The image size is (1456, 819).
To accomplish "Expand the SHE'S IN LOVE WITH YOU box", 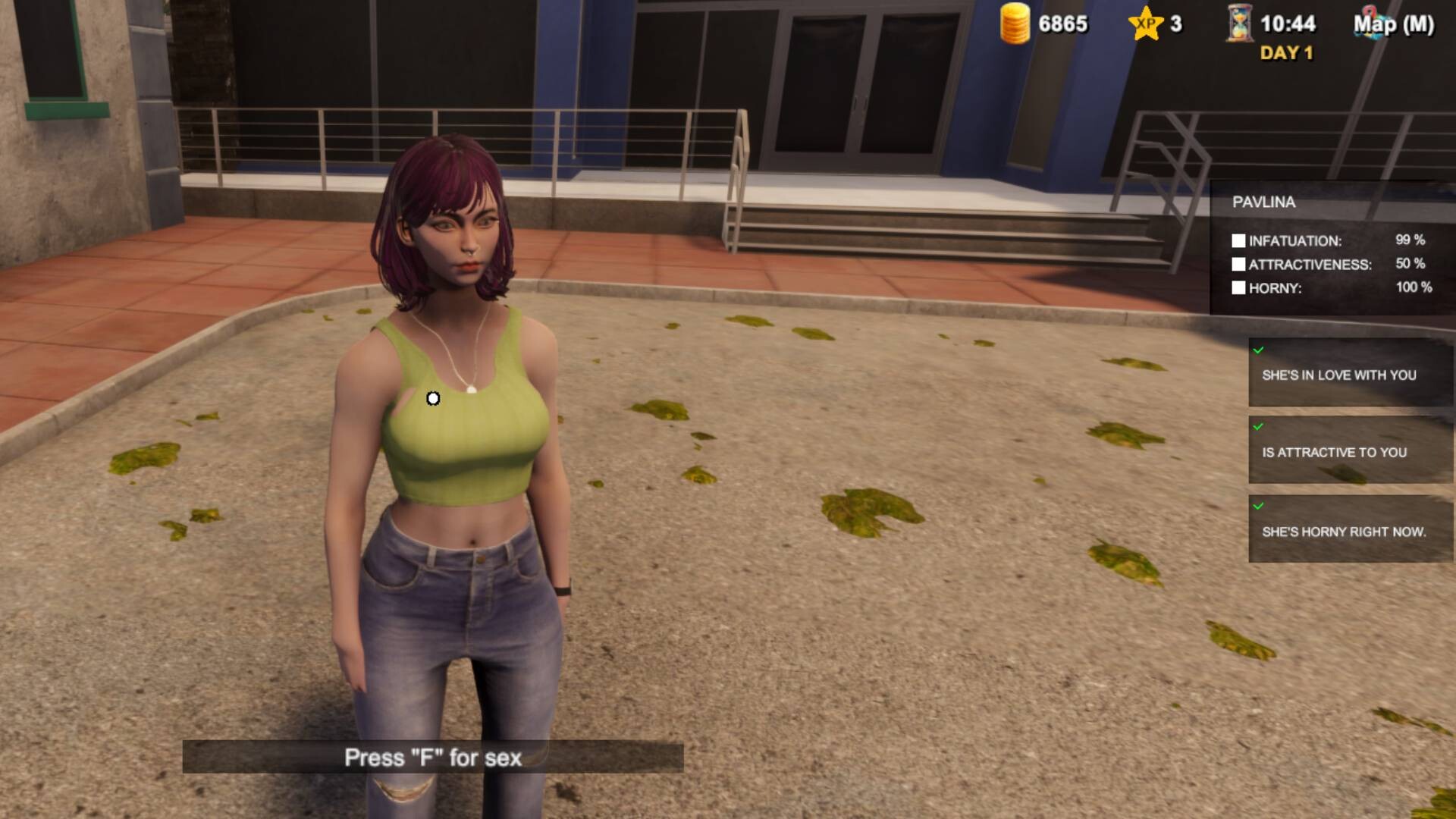I will [x=1349, y=375].
